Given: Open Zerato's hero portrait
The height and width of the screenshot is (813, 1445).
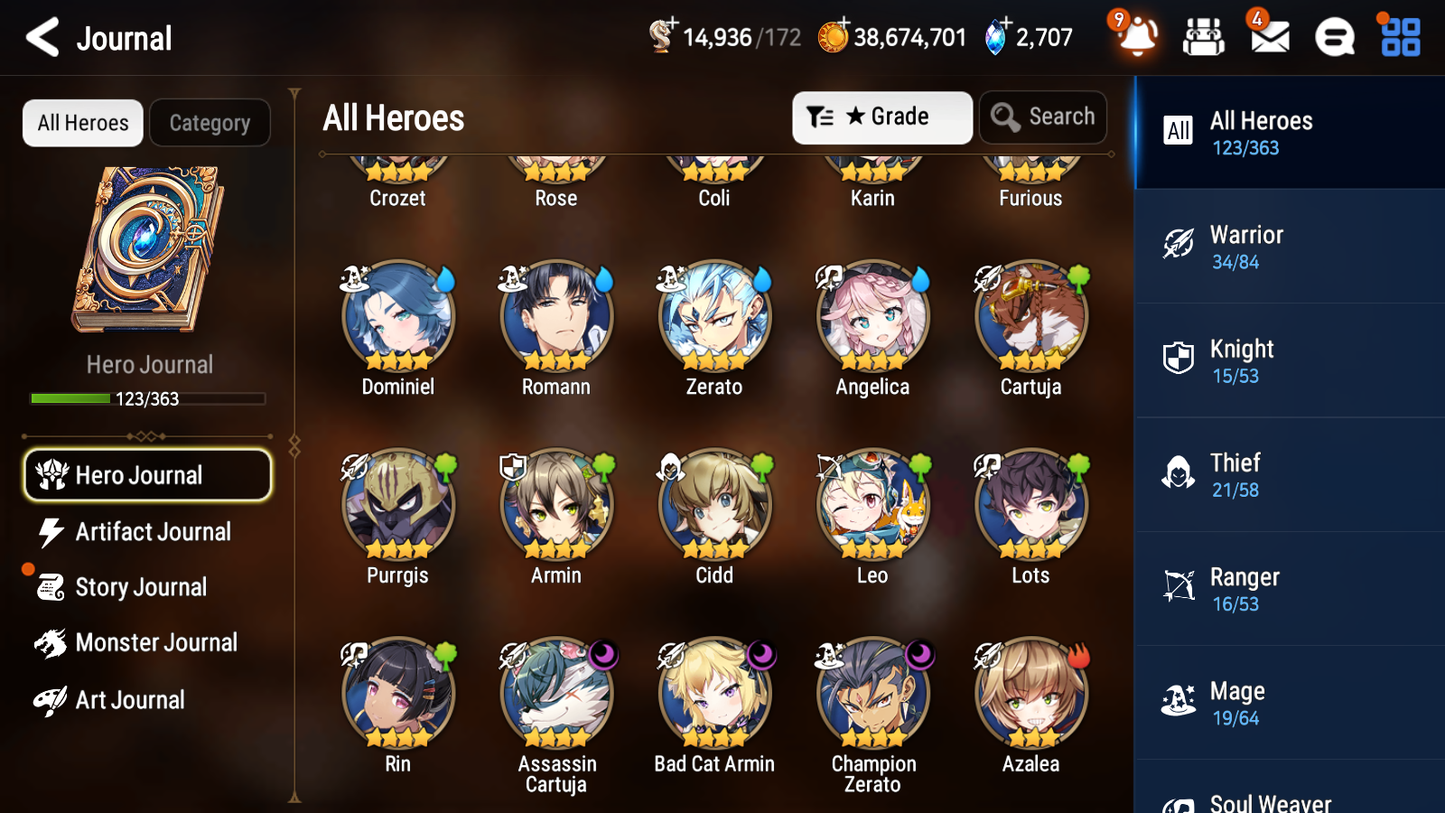Looking at the screenshot, I should 714,316.
